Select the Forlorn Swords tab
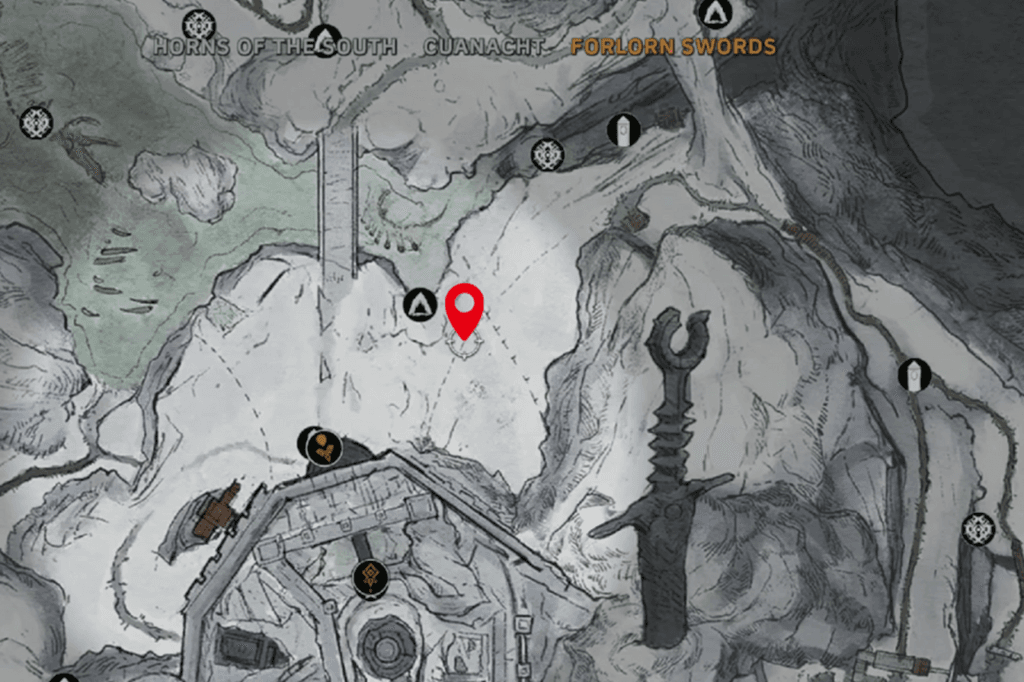 click(673, 47)
